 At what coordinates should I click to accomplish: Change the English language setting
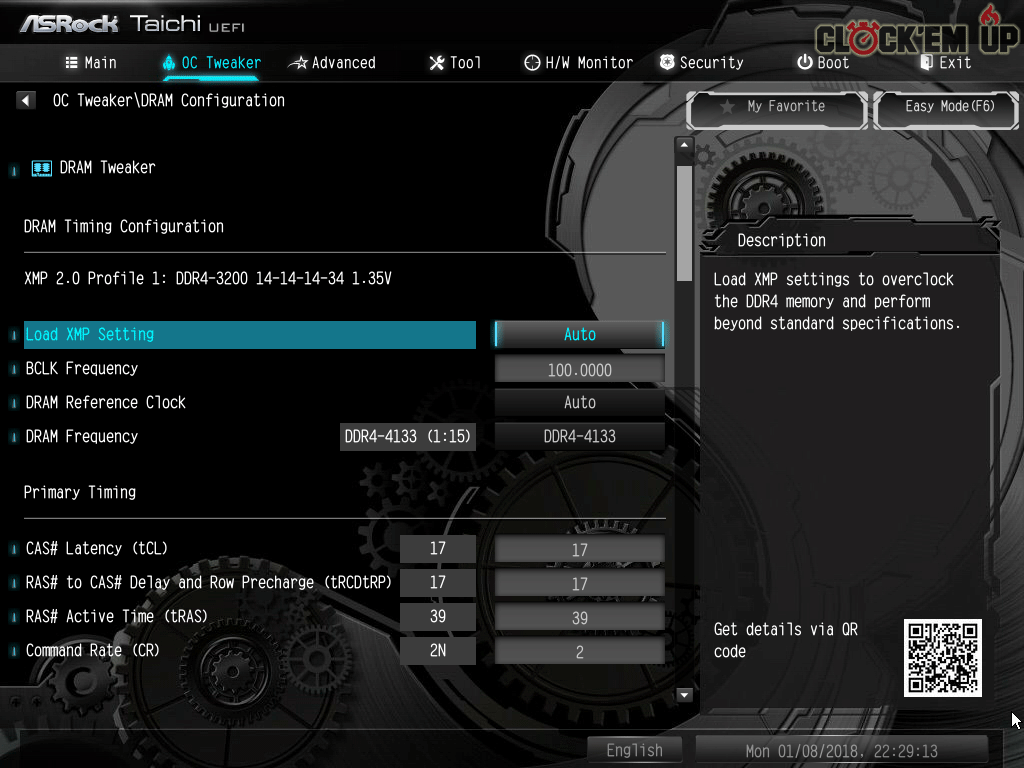(634, 750)
